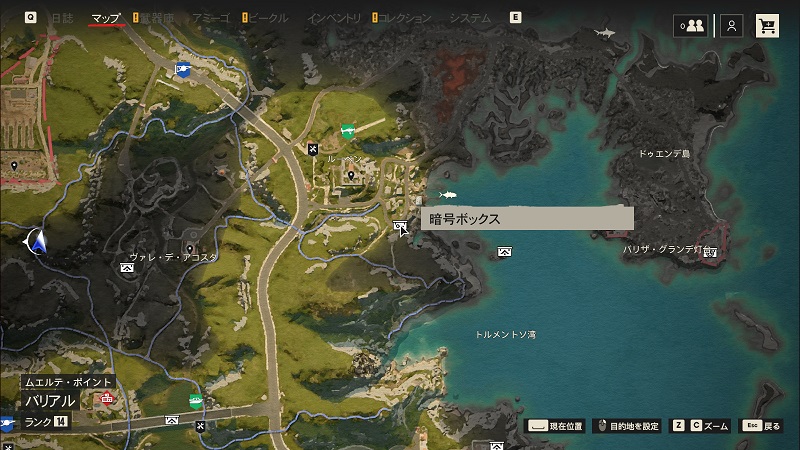Select the marker by パリザ・グランデ
Image resolution: width=800 pixels, height=450 pixels.
(710, 251)
